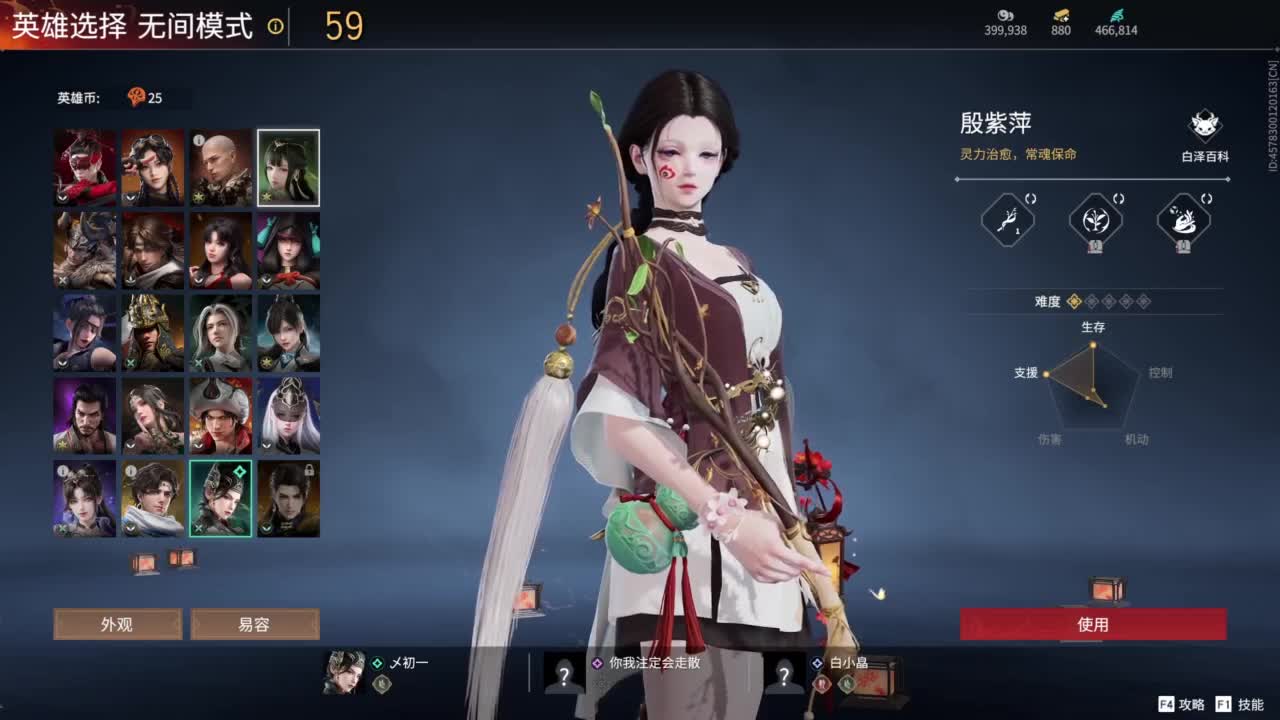1280x720 pixels.
Task: Click the coin currency icon showing 399,938
Action: pyautogui.click(x=1004, y=17)
